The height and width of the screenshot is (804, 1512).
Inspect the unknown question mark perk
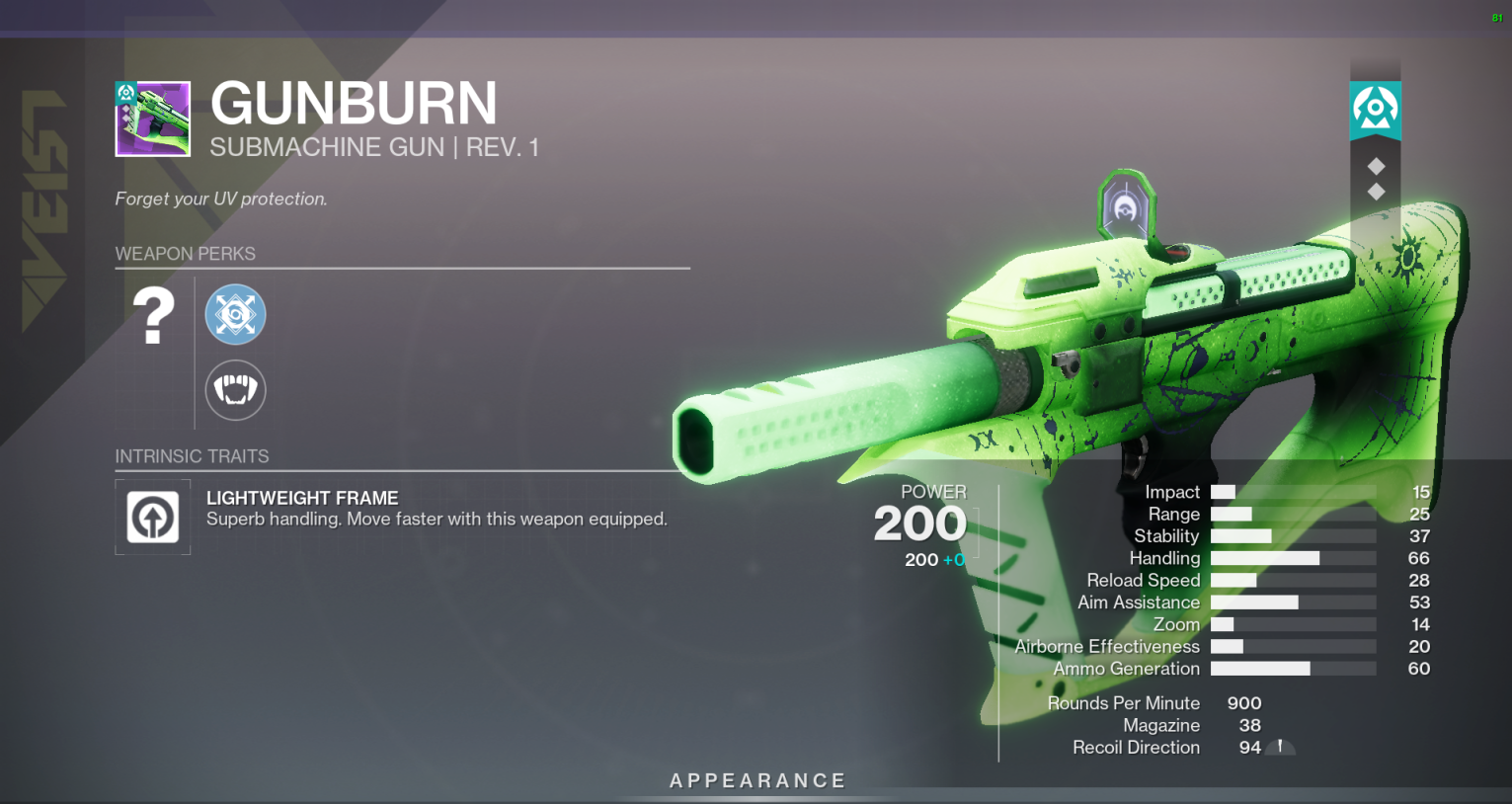pos(153,316)
